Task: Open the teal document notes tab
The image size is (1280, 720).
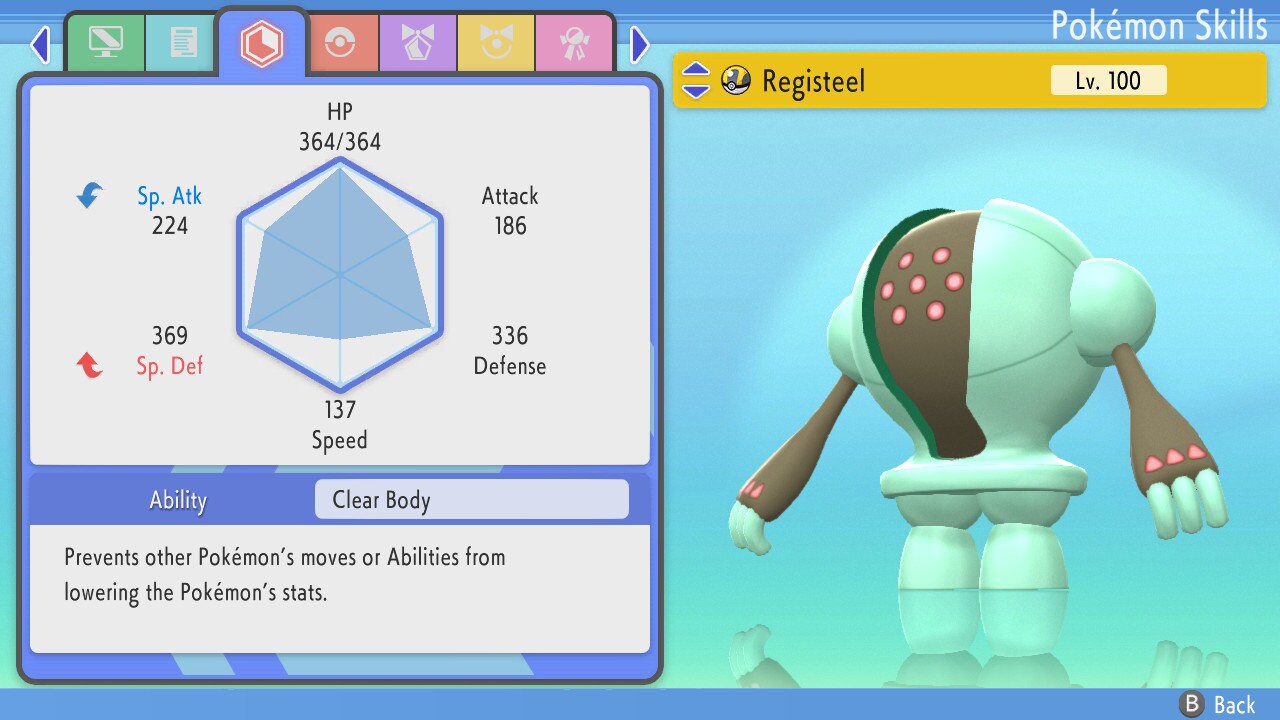Action: tap(182, 43)
